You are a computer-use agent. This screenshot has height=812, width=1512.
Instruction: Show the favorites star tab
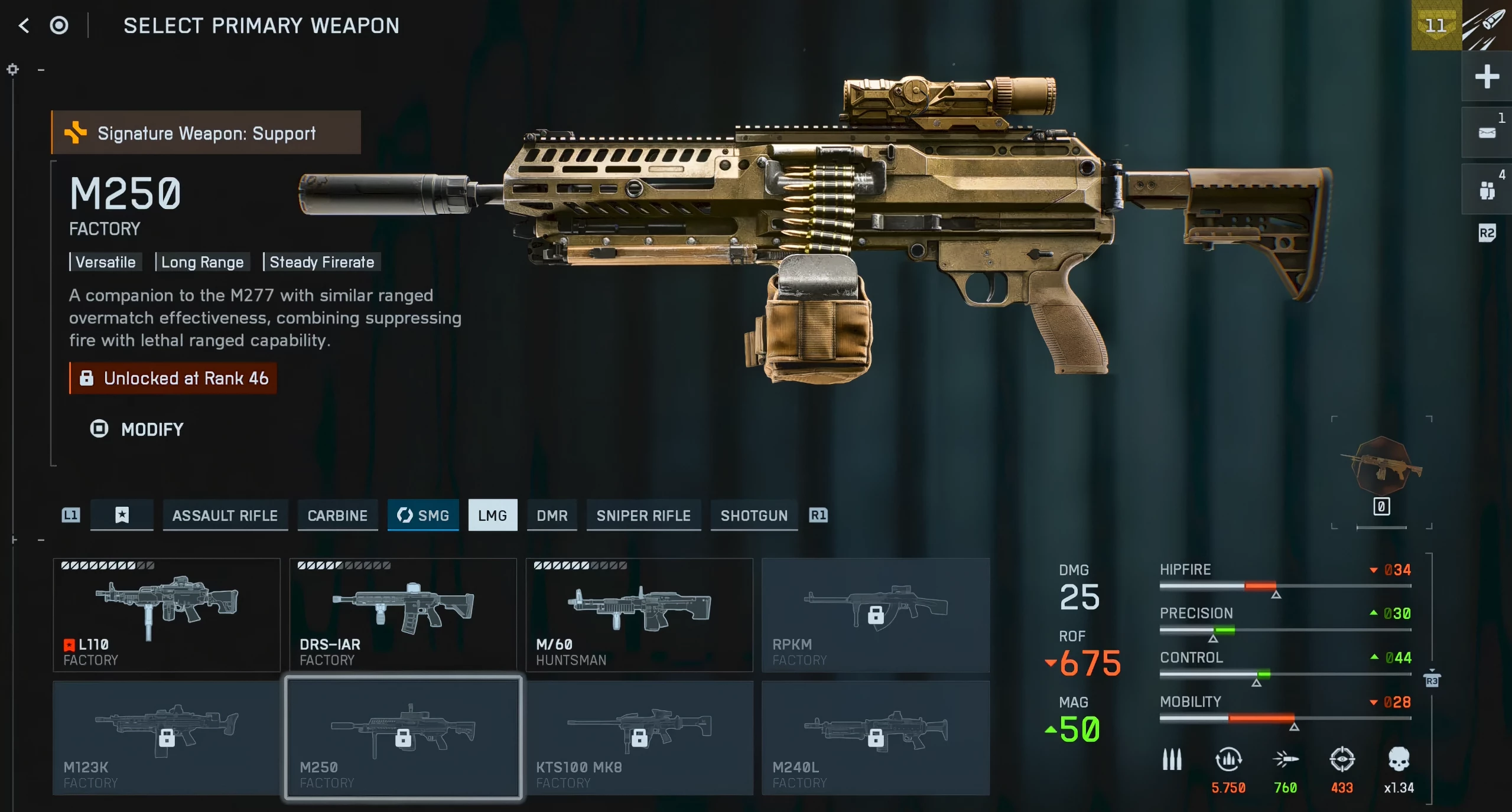pos(122,516)
